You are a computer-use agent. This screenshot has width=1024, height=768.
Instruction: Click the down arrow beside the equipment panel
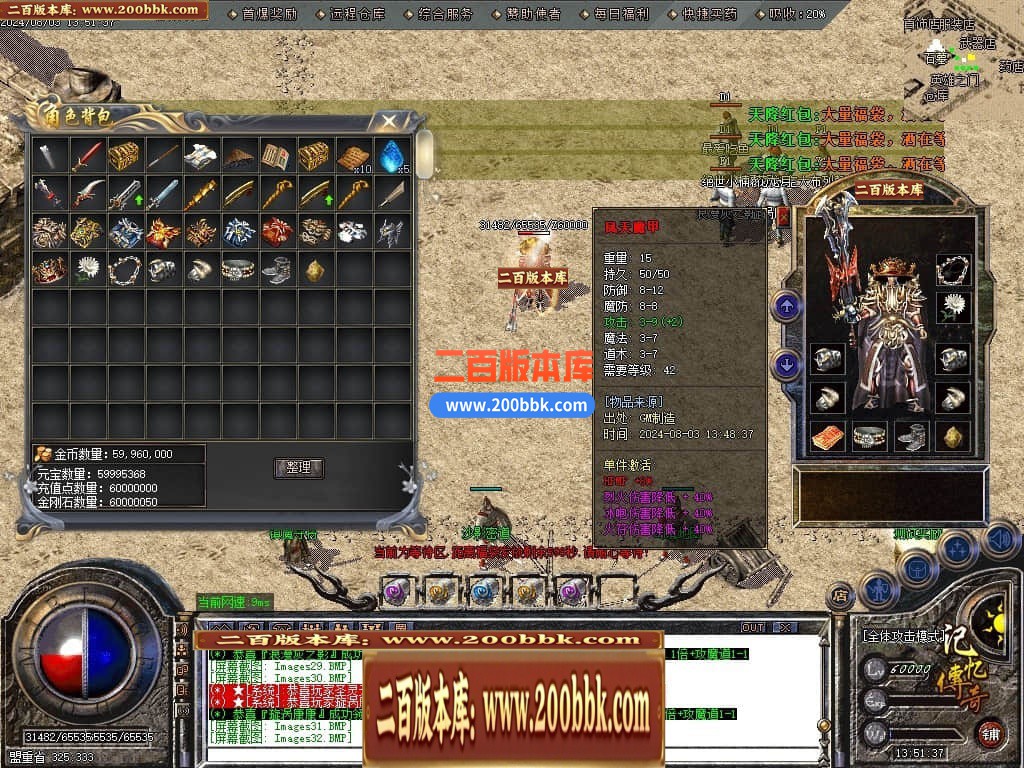pos(787,365)
